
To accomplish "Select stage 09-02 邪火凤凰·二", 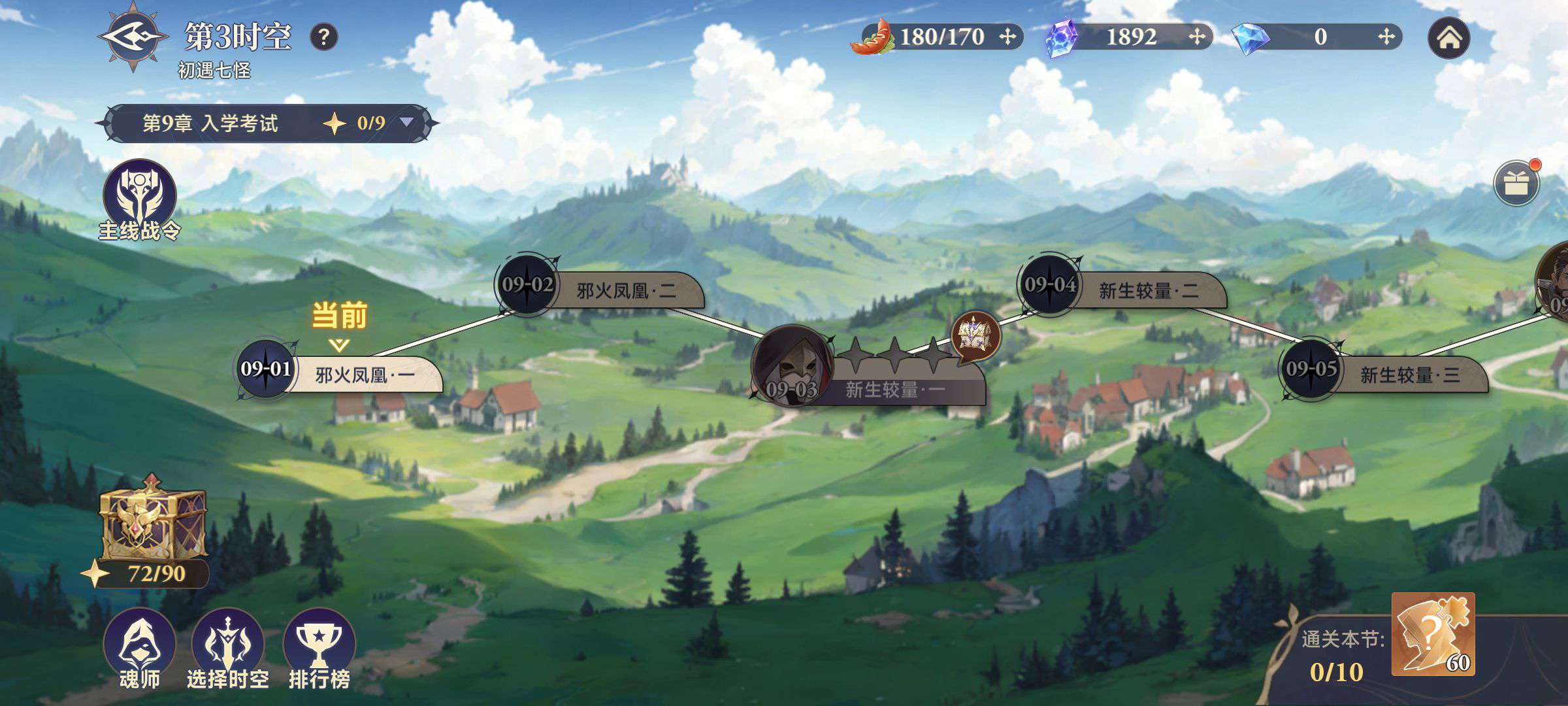I will click(x=600, y=289).
